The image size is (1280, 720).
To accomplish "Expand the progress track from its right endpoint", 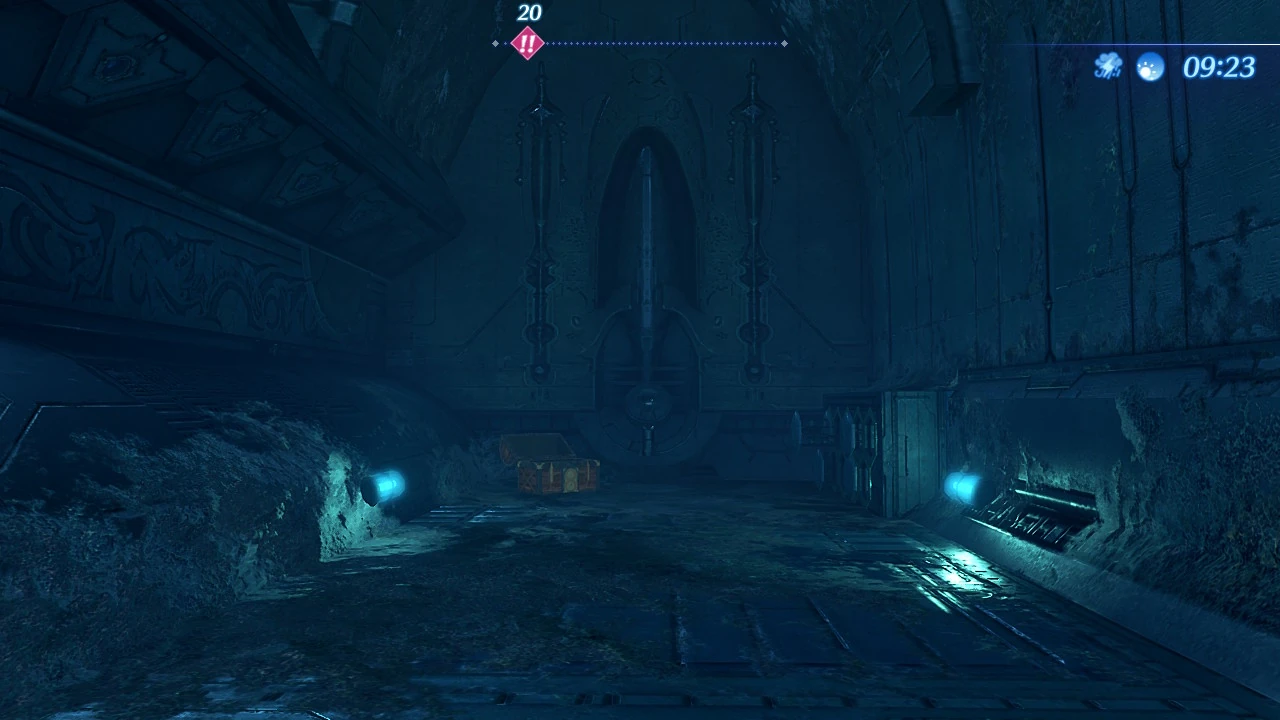I will (x=784, y=43).
